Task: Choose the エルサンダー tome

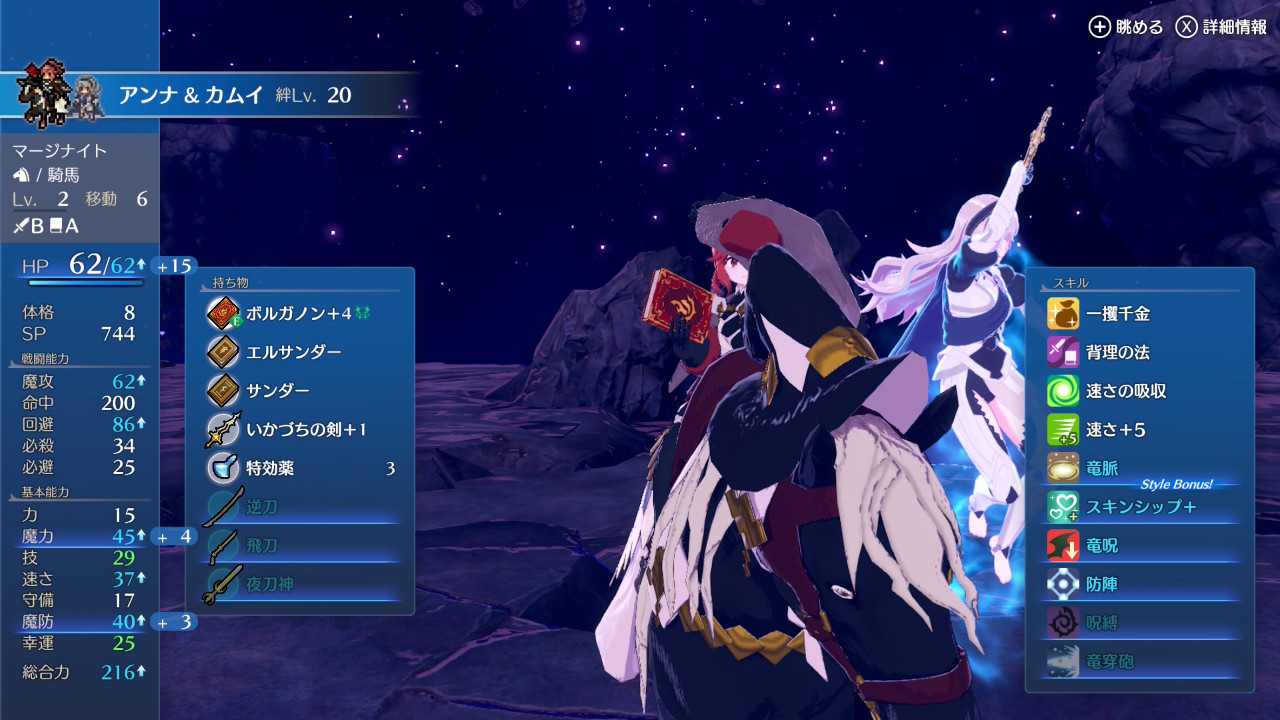Action: click(x=294, y=352)
